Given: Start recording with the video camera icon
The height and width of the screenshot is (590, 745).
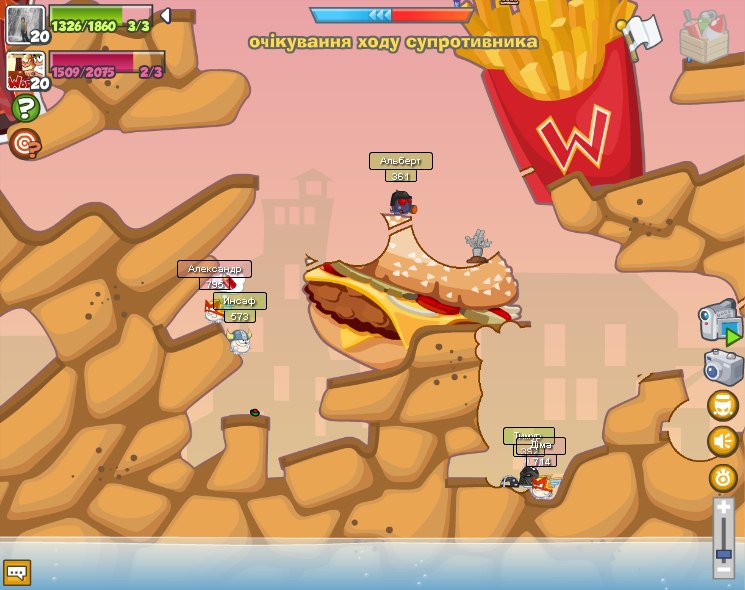Looking at the screenshot, I should click(x=719, y=323).
